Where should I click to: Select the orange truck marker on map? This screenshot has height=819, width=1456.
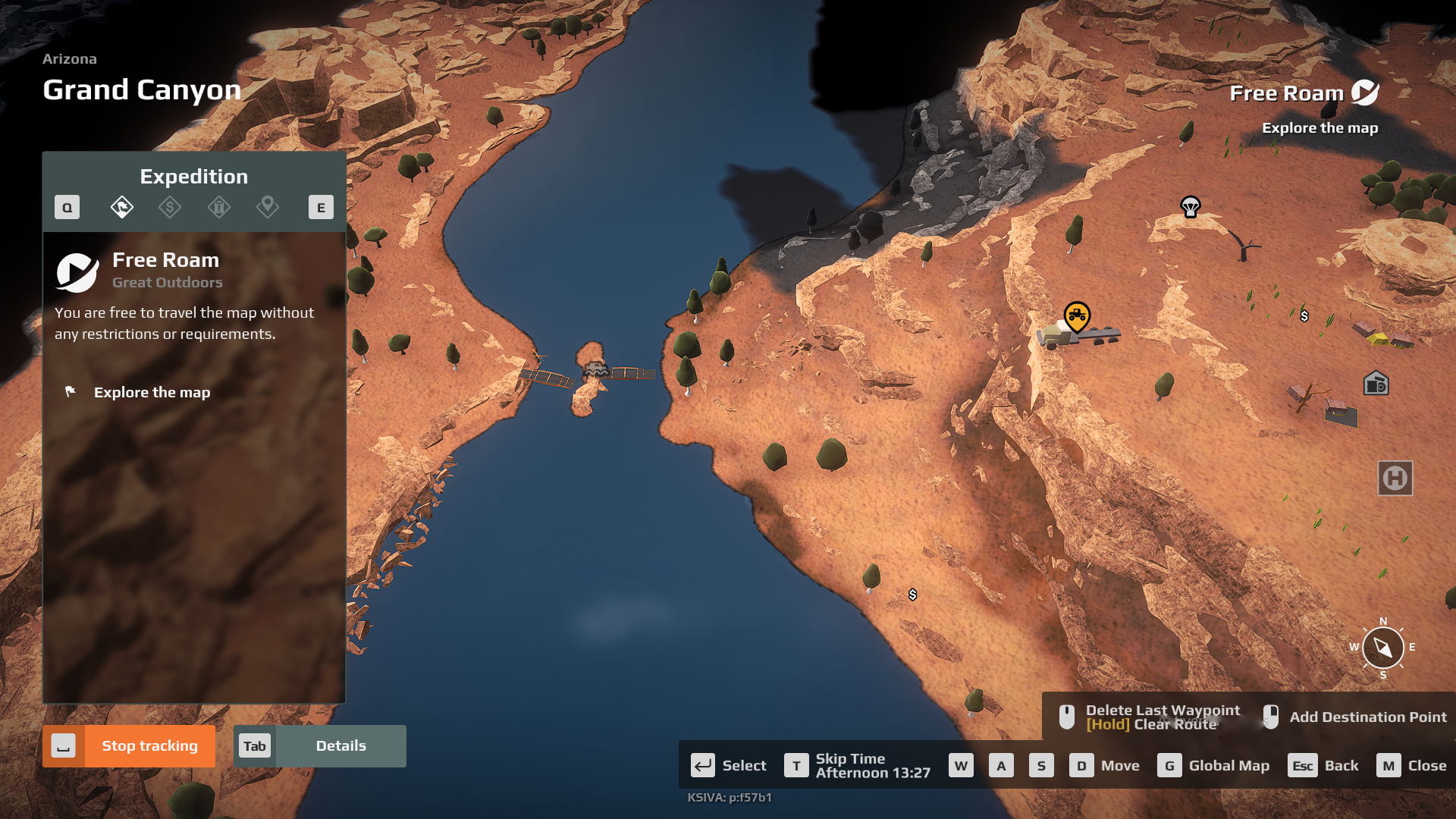click(x=1077, y=316)
